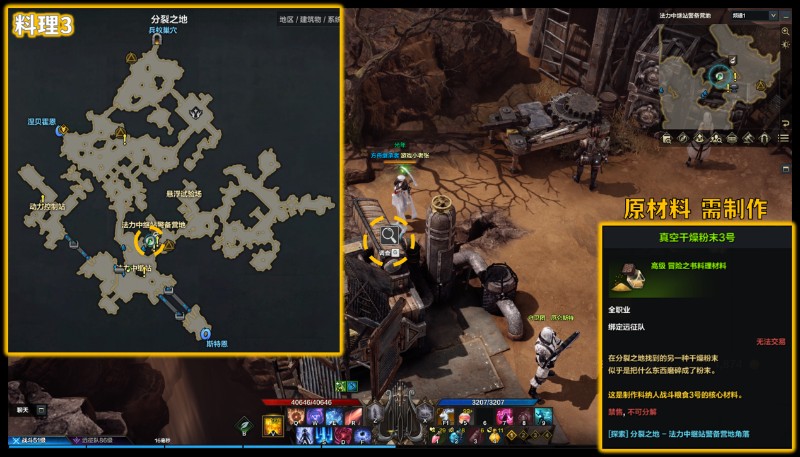Image resolution: width=800 pixels, height=457 pixels.
Task: Select the 斯特恩 portal marker on the map
Action: point(205,333)
